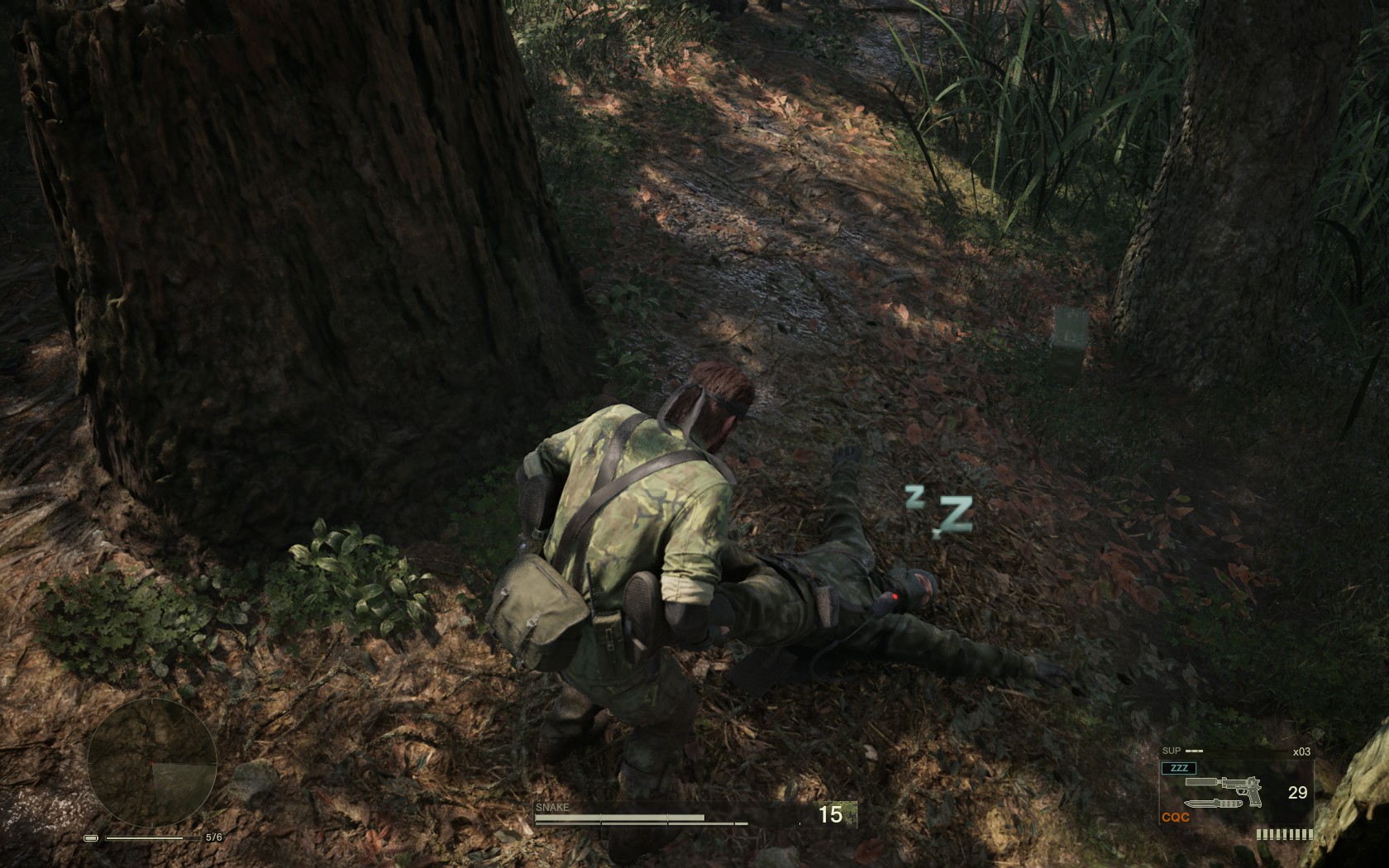The height and width of the screenshot is (868, 1389).
Task: Click the orange CQC label
Action: (x=1175, y=818)
